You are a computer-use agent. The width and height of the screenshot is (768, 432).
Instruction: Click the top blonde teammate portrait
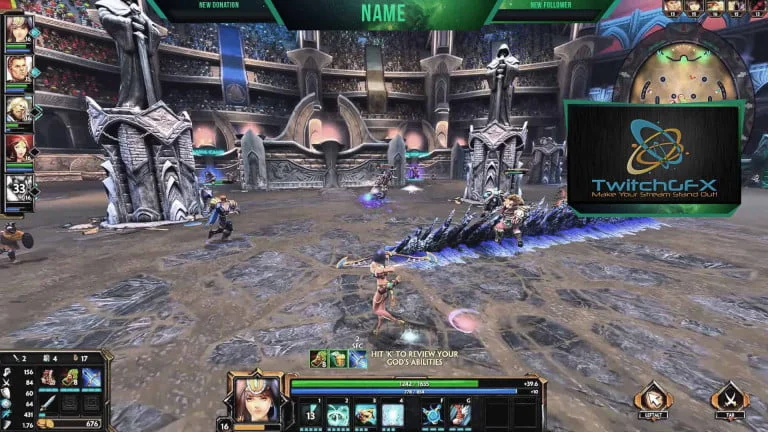click(18, 29)
